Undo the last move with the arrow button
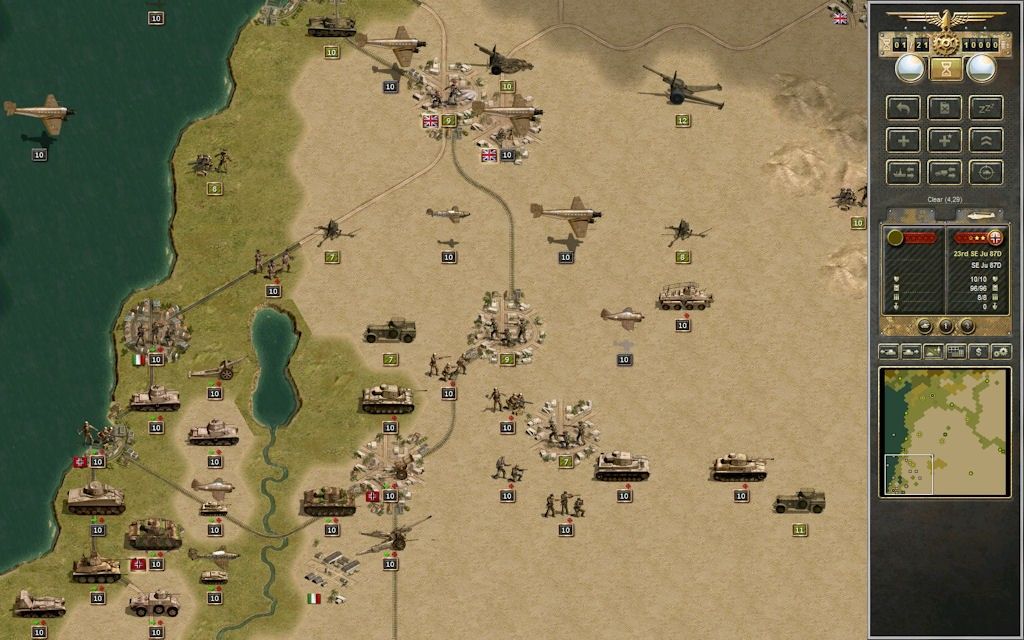This screenshot has height=640, width=1024. tap(903, 108)
